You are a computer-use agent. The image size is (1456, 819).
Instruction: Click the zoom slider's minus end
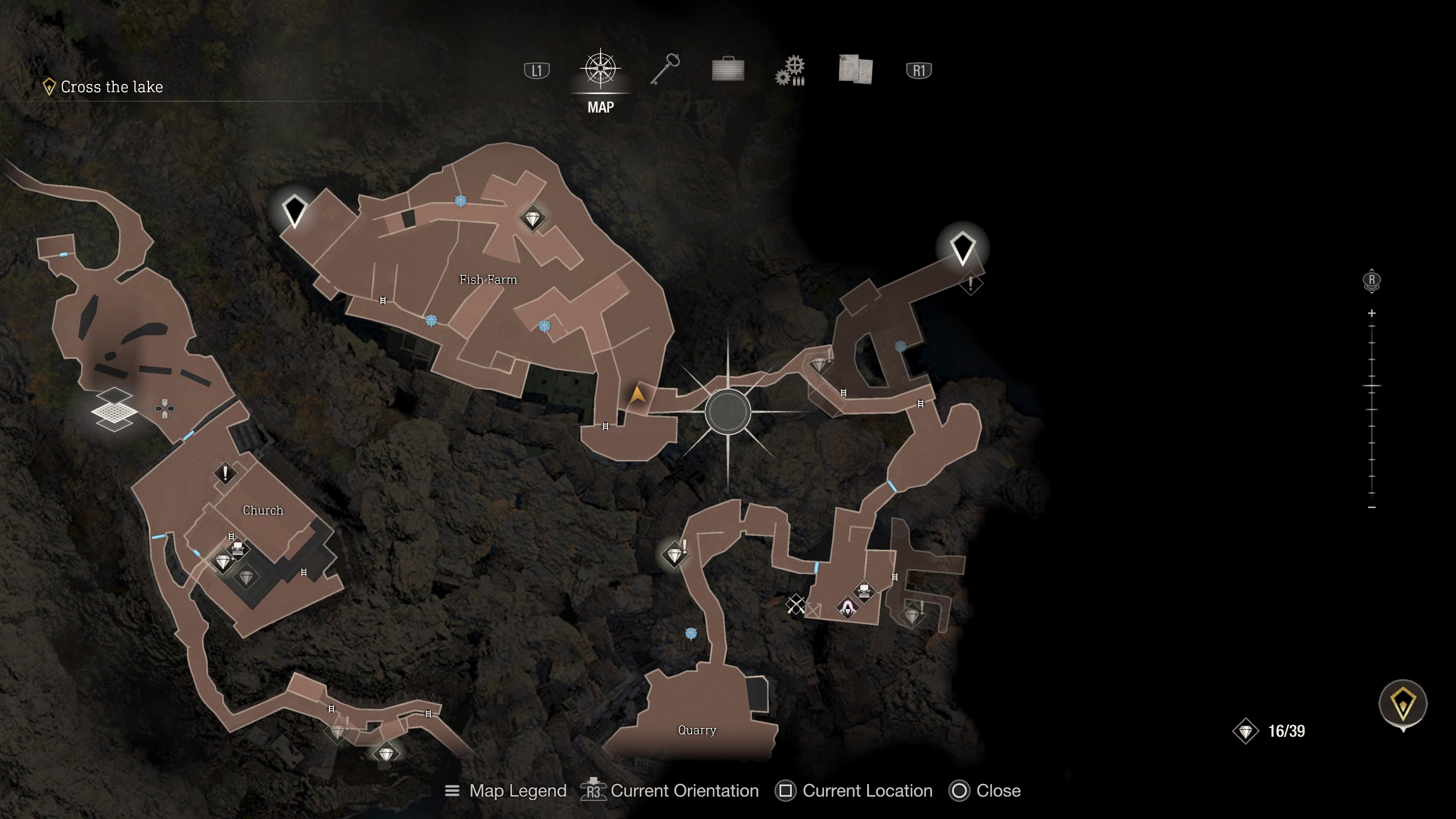1372,508
